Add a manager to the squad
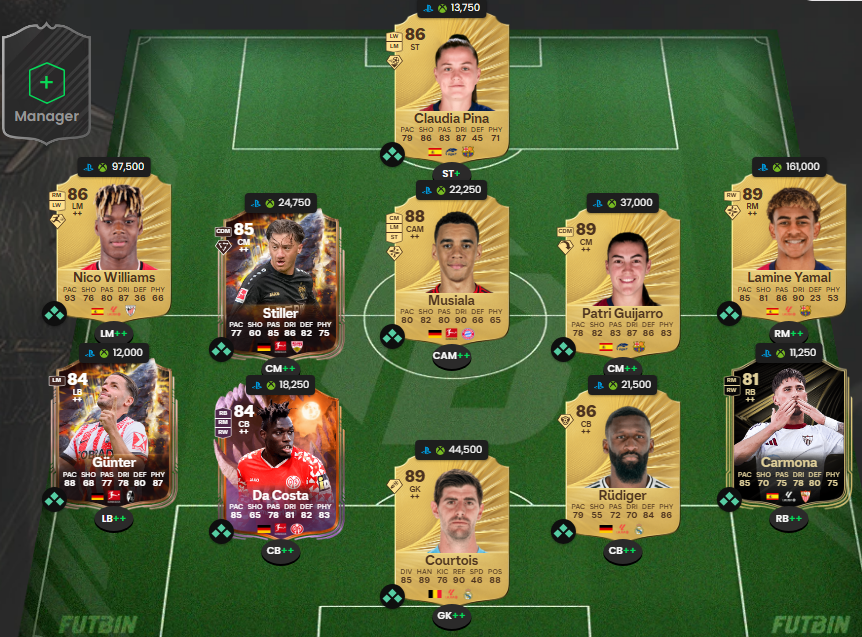Screen dimensions: 862x637 click(46, 91)
